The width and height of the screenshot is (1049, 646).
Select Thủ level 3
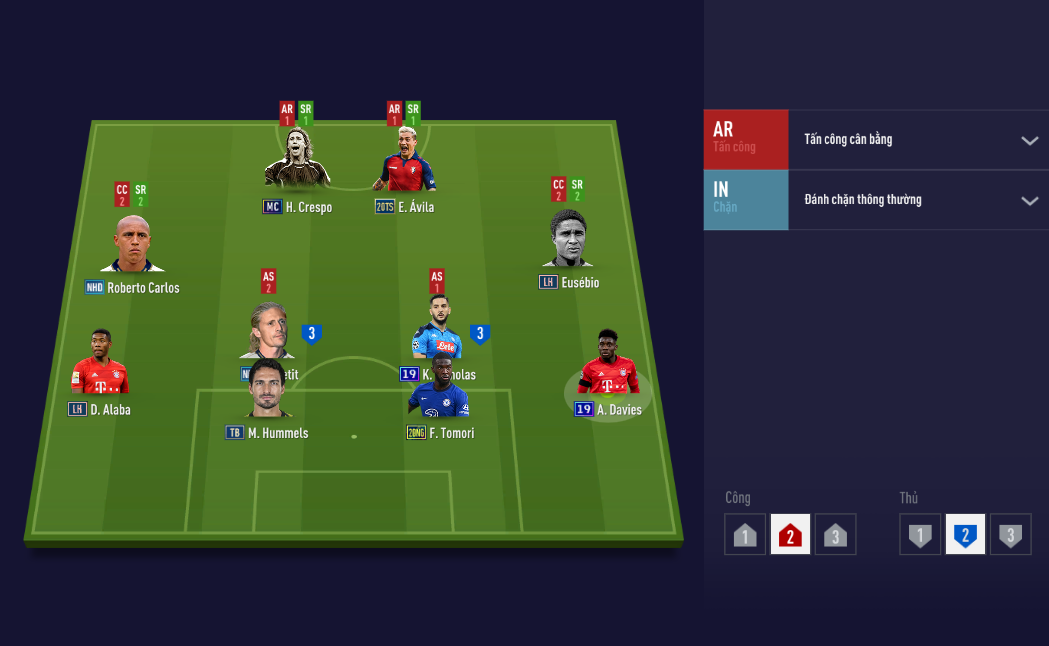point(1010,535)
